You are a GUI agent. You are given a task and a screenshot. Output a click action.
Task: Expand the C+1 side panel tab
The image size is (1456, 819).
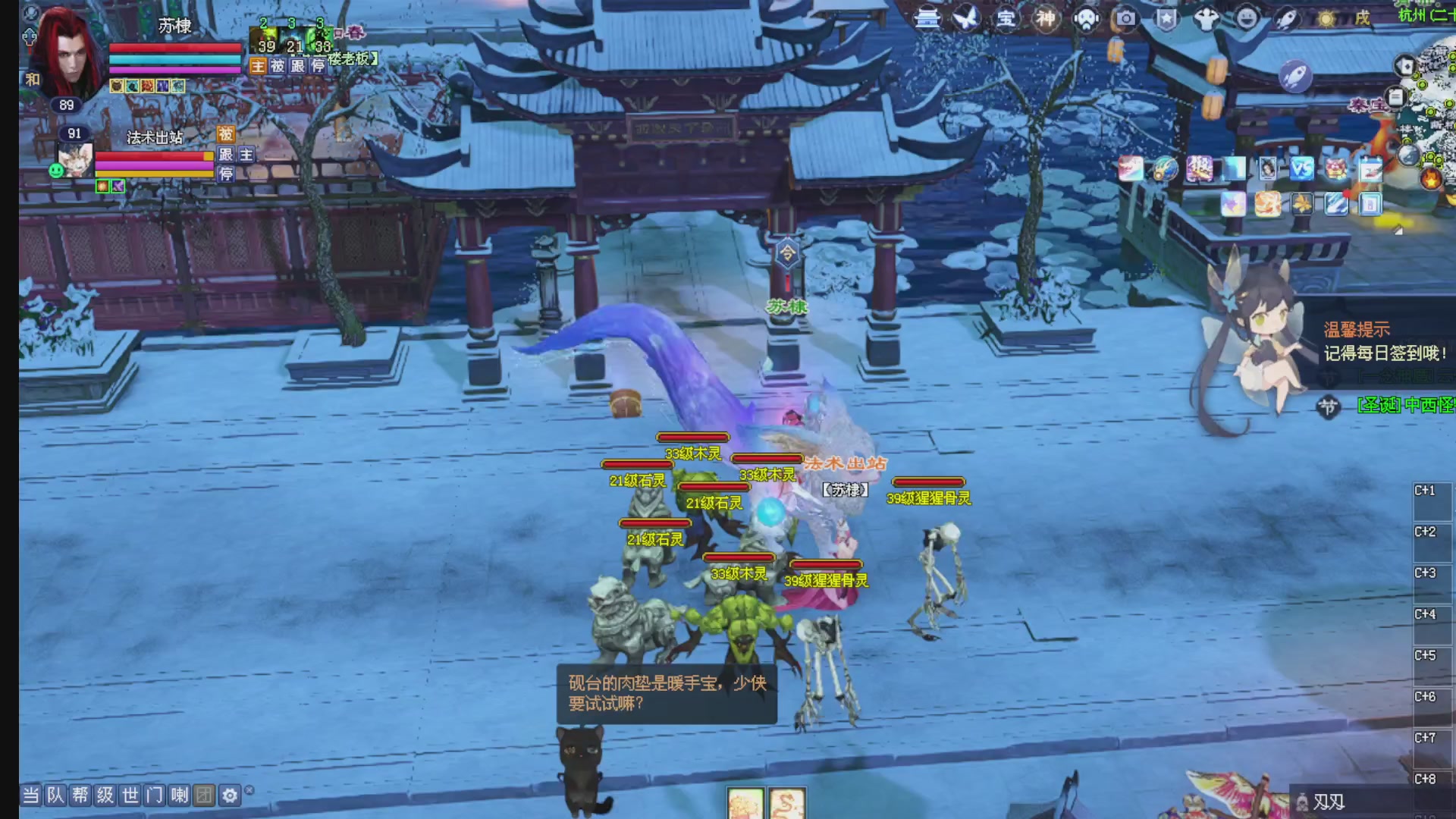(x=1432, y=490)
